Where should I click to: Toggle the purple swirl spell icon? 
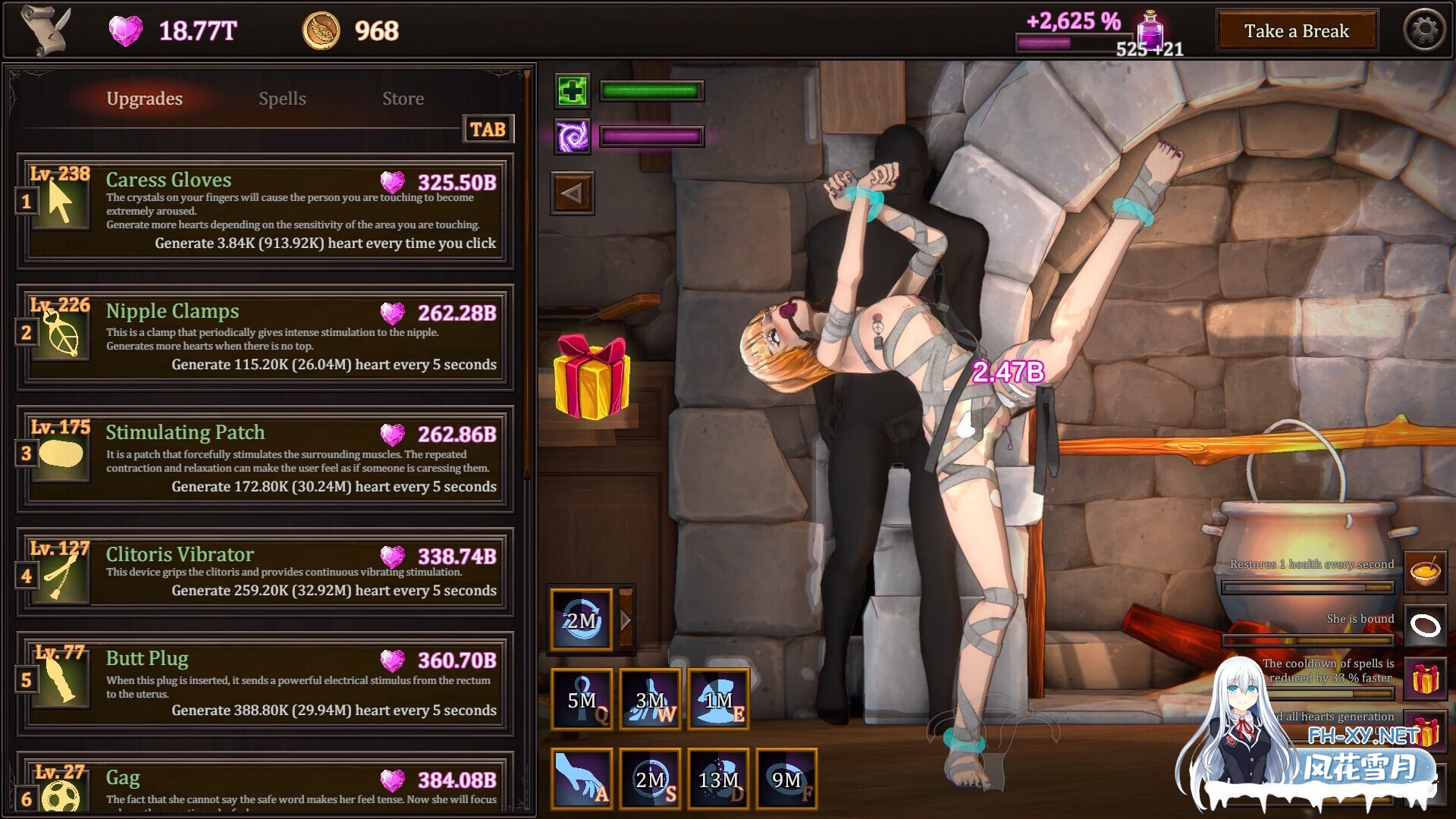572,138
